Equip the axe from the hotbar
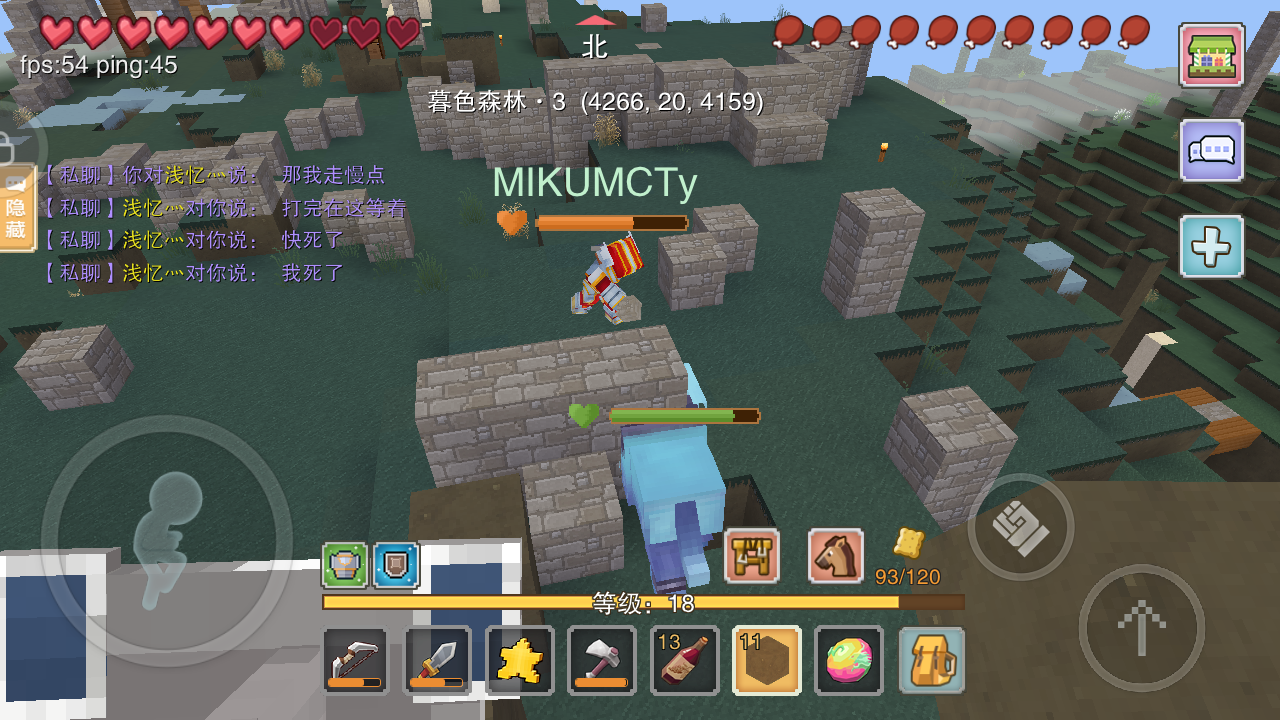 point(601,660)
